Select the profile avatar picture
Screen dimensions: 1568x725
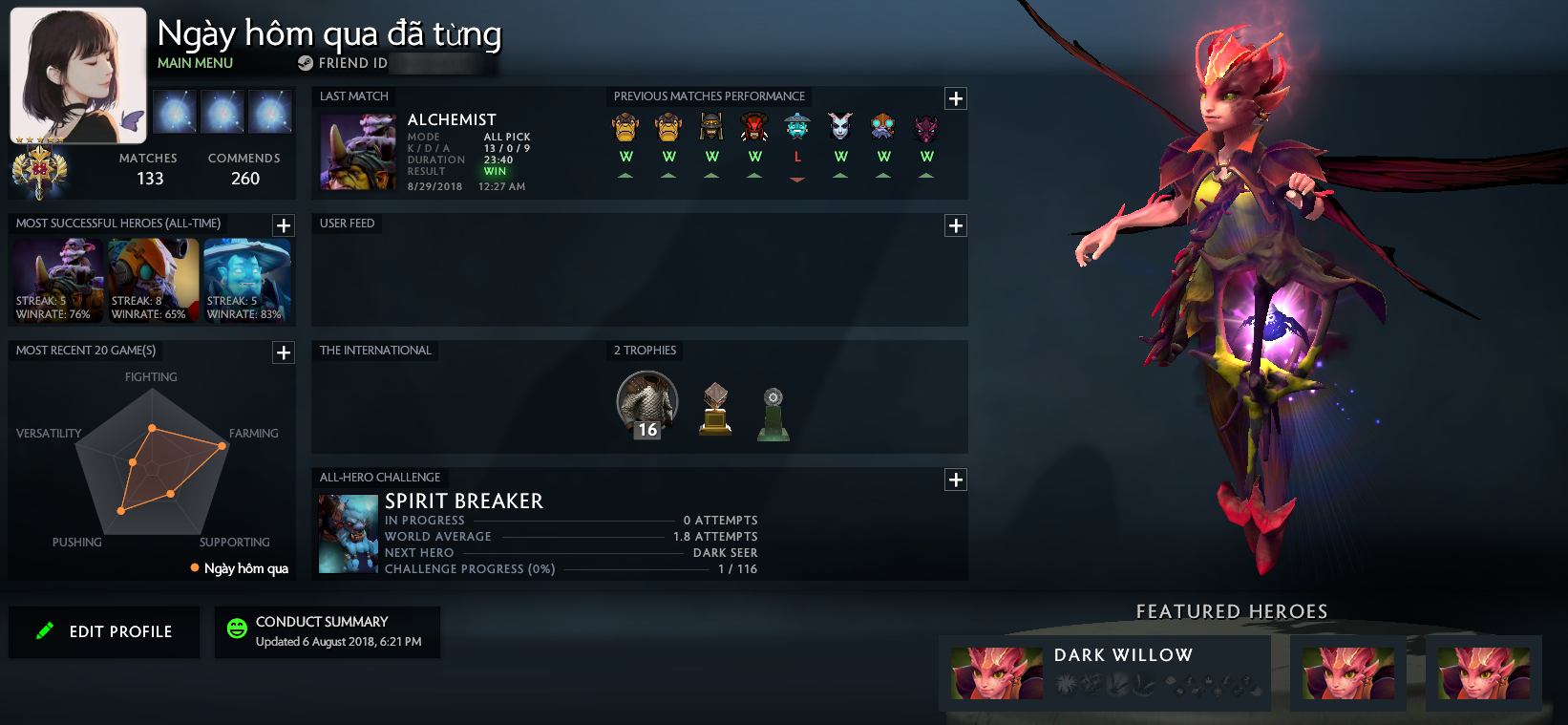pyautogui.click(x=77, y=74)
